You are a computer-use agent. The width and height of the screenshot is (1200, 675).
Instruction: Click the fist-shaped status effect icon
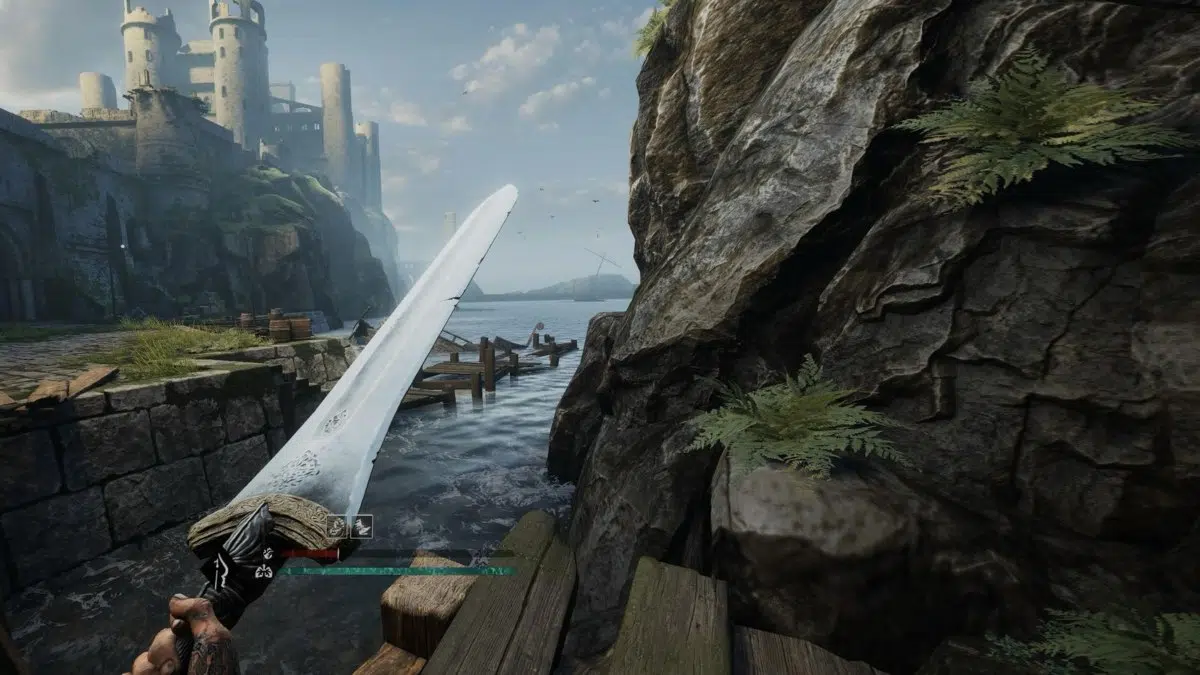(x=338, y=526)
